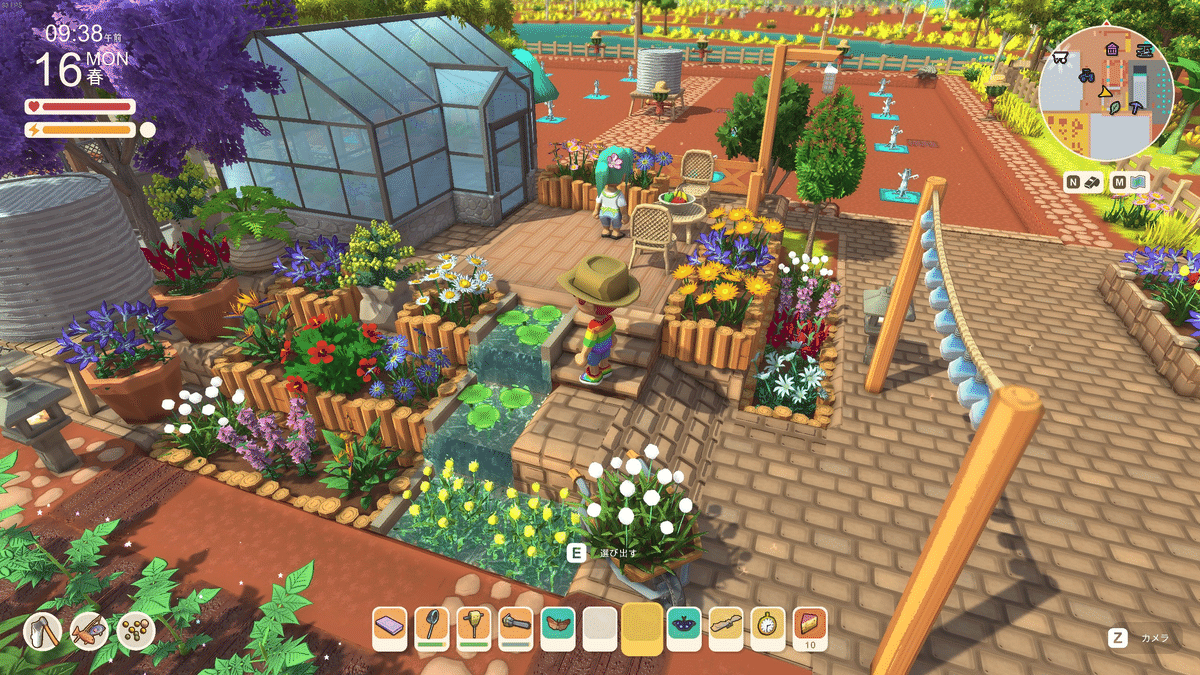Select the gold pocket watch slot
Screen dimensions: 1200x675
pyautogui.click(x=768, y=626)
